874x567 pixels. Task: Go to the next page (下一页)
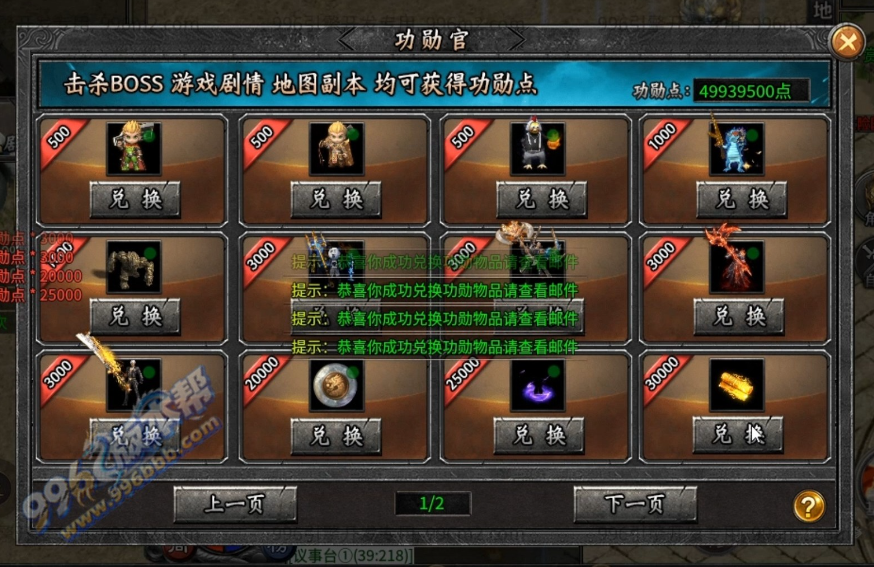(x=635, y=504)
